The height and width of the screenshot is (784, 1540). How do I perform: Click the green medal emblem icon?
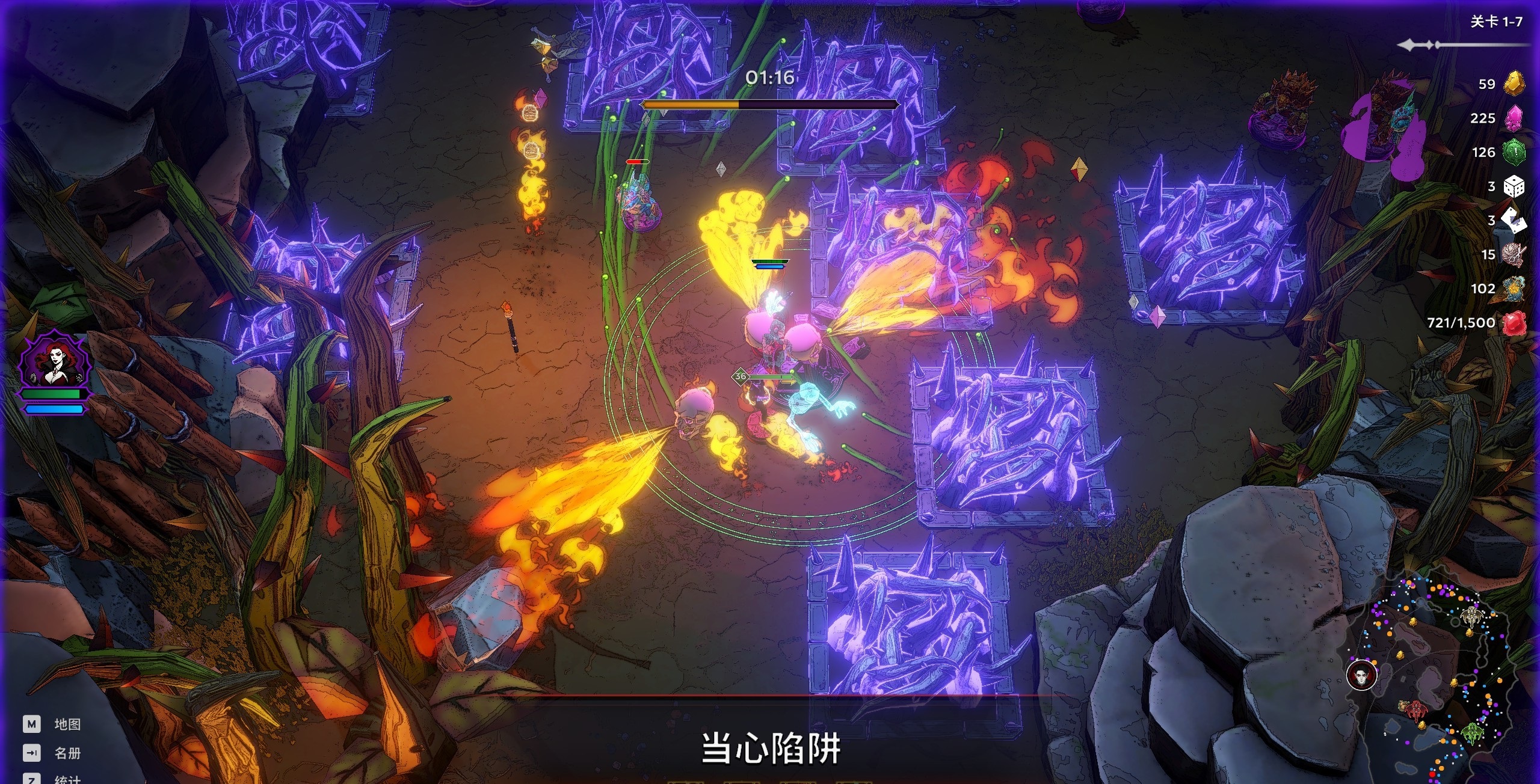(x=1514, y=152)
